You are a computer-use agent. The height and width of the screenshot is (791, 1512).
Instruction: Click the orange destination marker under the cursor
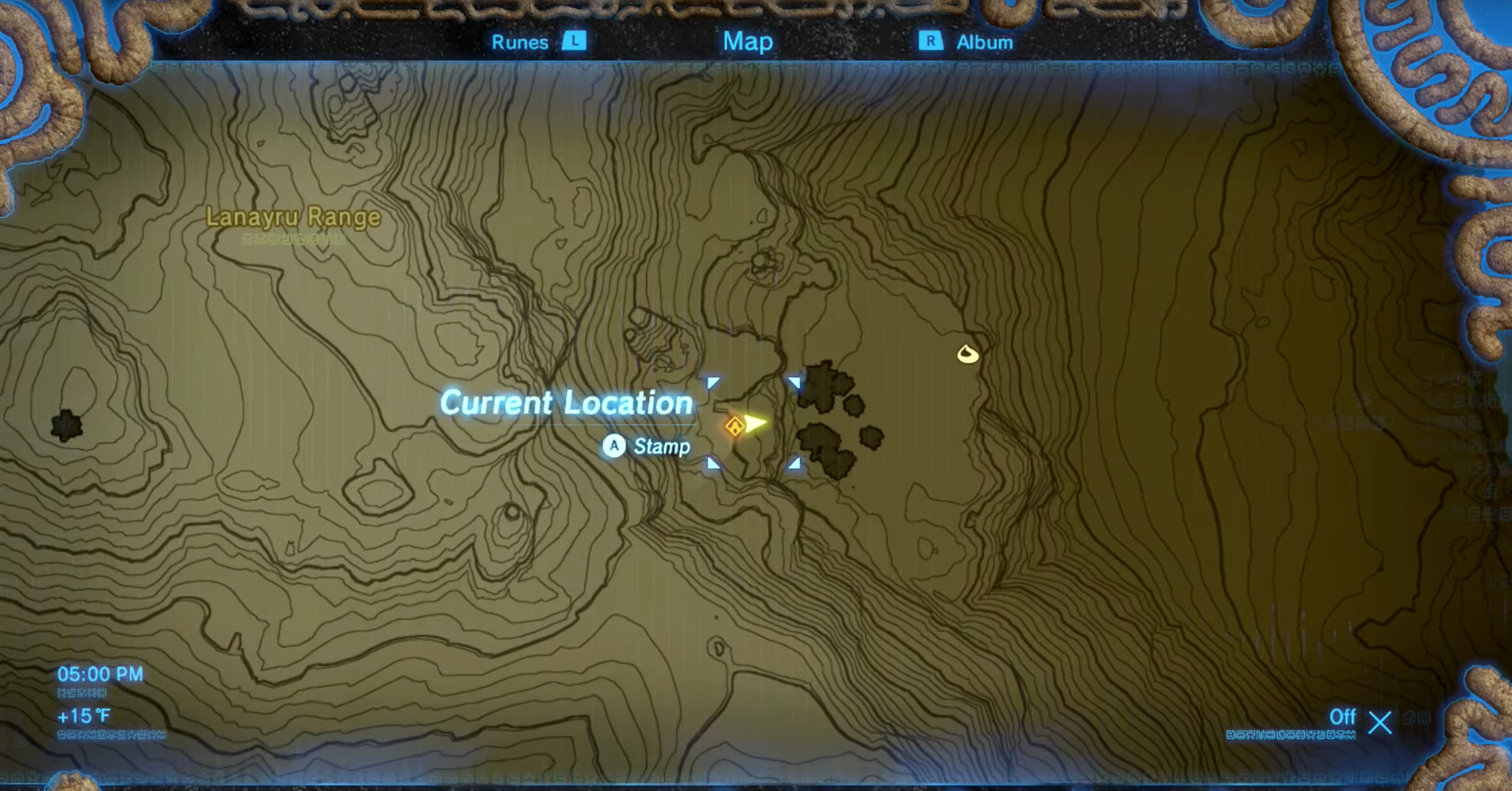733,426
